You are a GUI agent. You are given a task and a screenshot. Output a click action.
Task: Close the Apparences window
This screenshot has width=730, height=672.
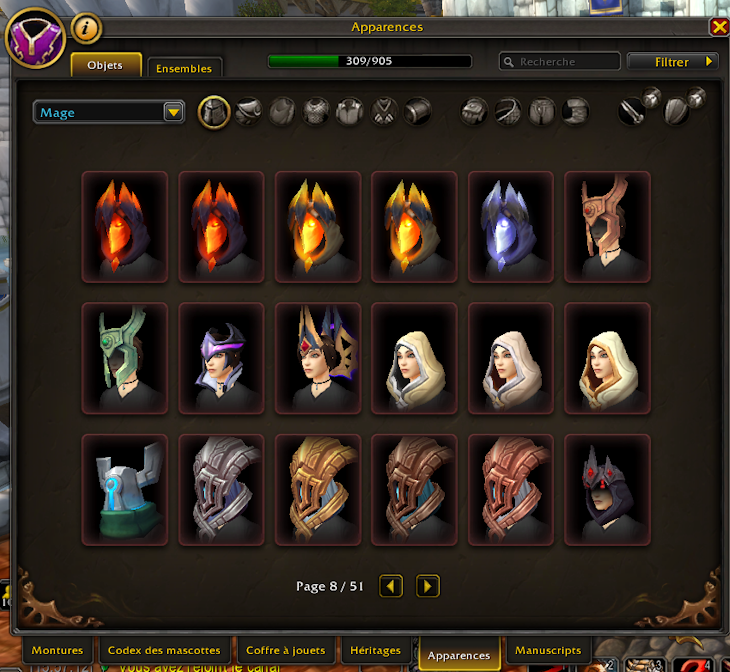[x=718, y=28]
